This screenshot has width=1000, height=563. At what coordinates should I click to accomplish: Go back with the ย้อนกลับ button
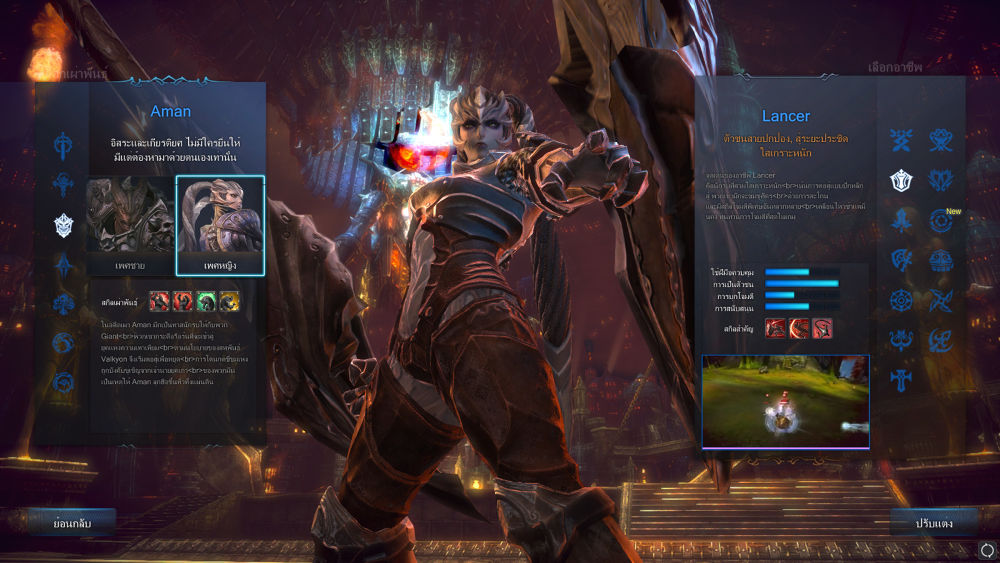click(71, 522)
